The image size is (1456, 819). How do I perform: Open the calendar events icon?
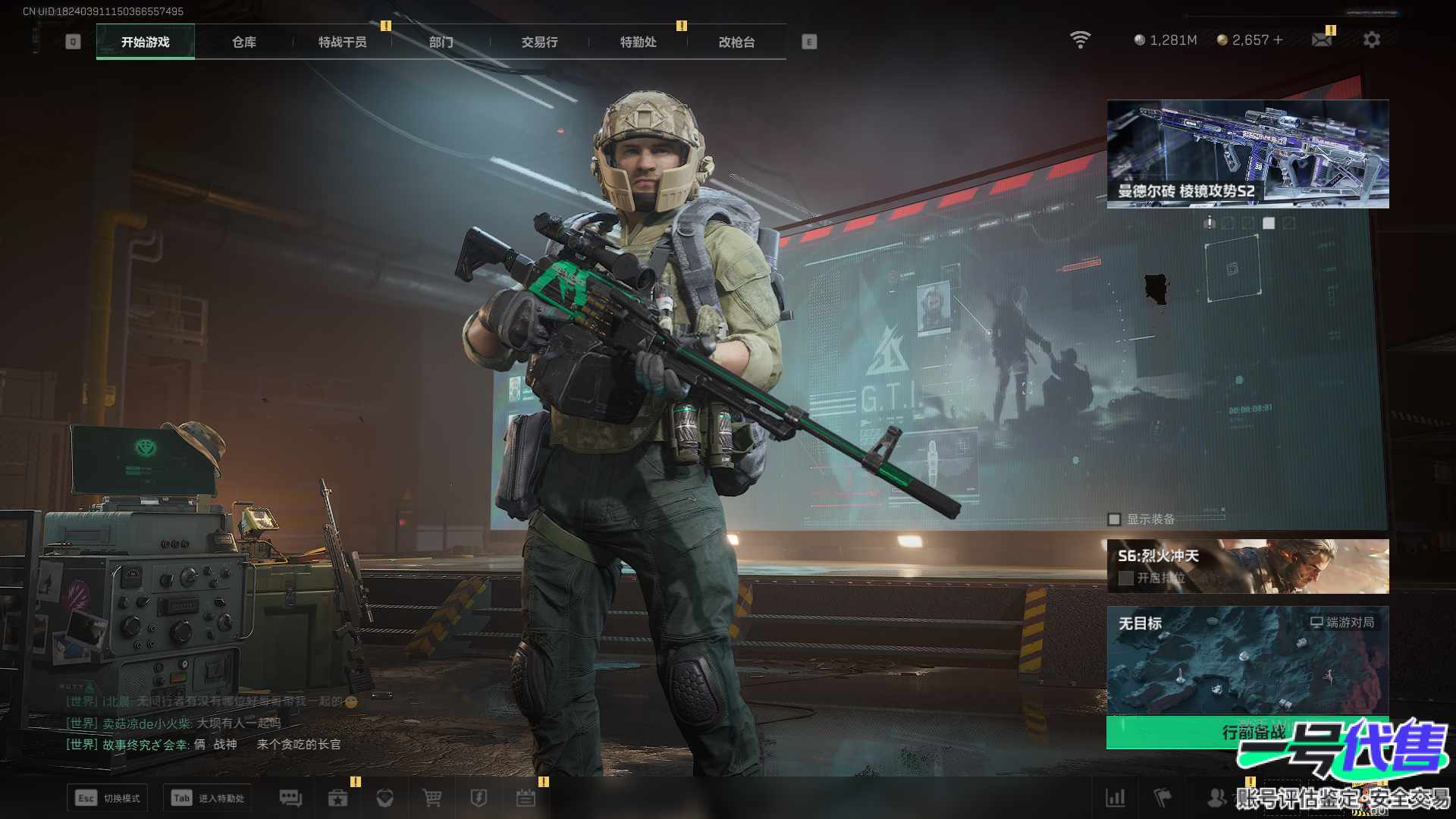coord(526,798)
